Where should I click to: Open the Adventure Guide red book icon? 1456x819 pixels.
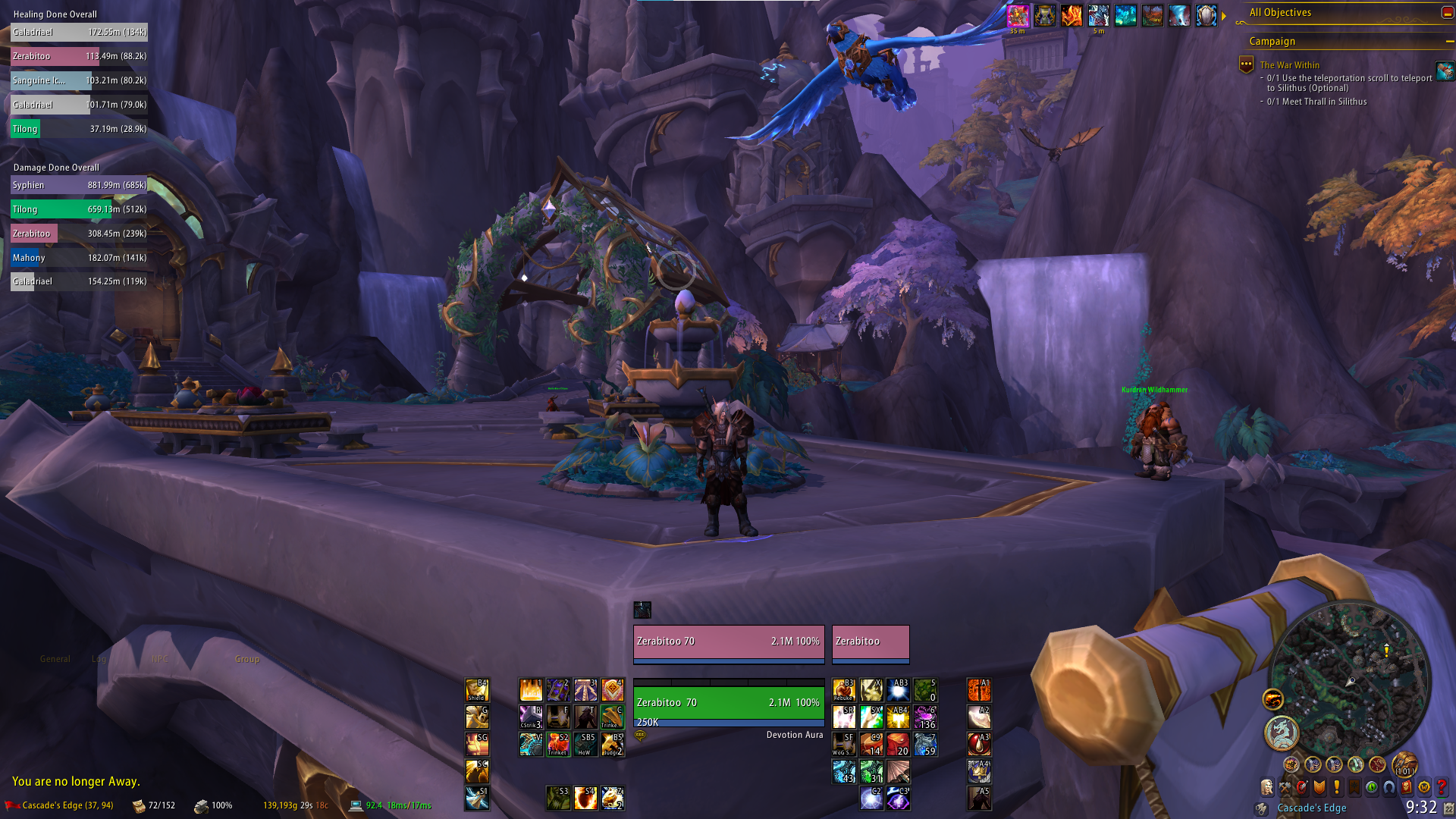[1407, 787]
